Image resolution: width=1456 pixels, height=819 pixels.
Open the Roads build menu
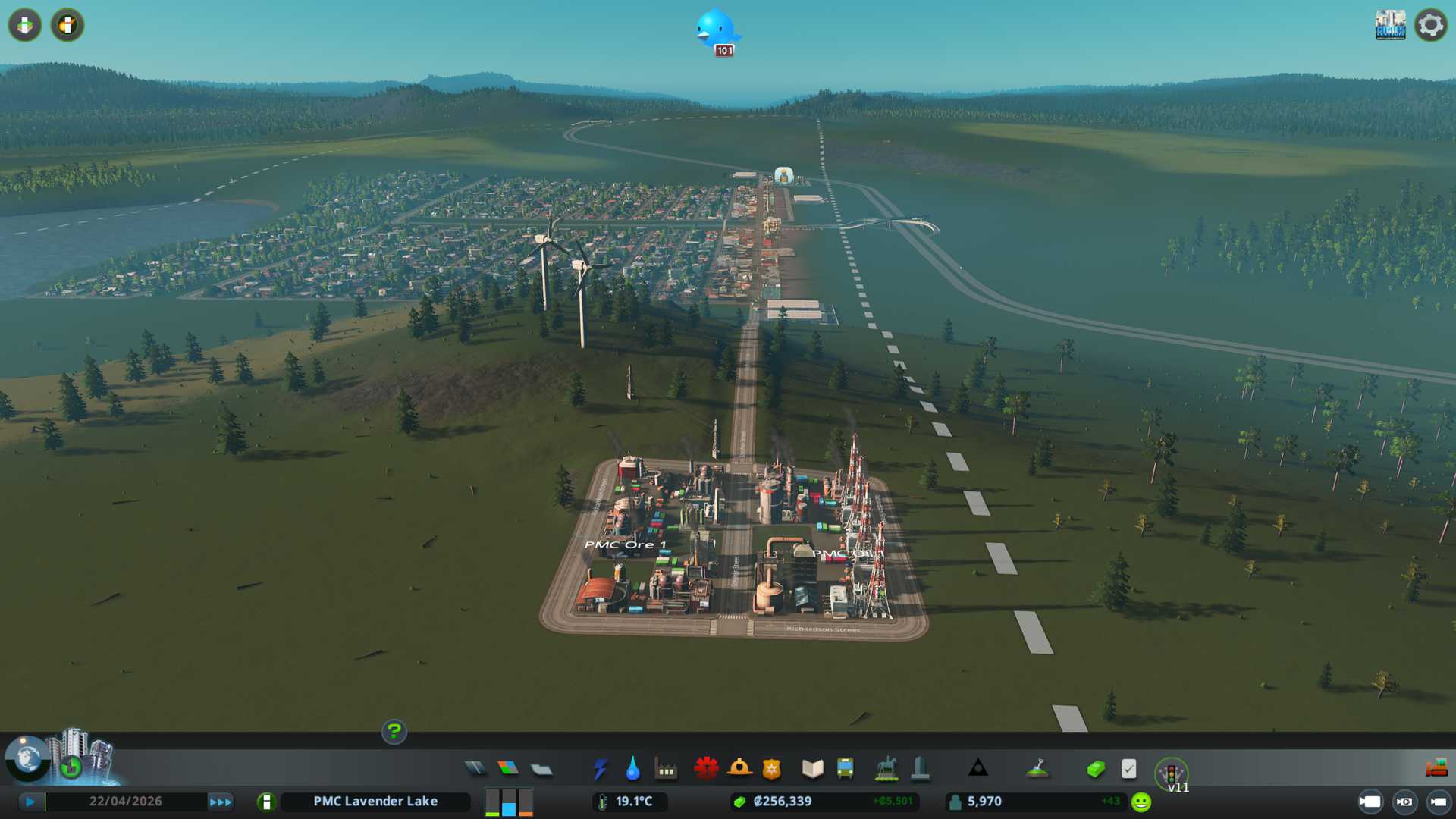click(x=475, y=769)
